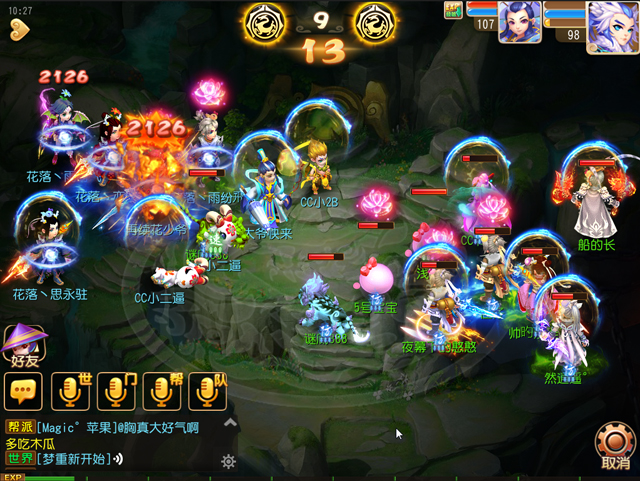Activate the 队 team voice microphone
Viewport: 640px width, 481px height.
pos(208,391)
